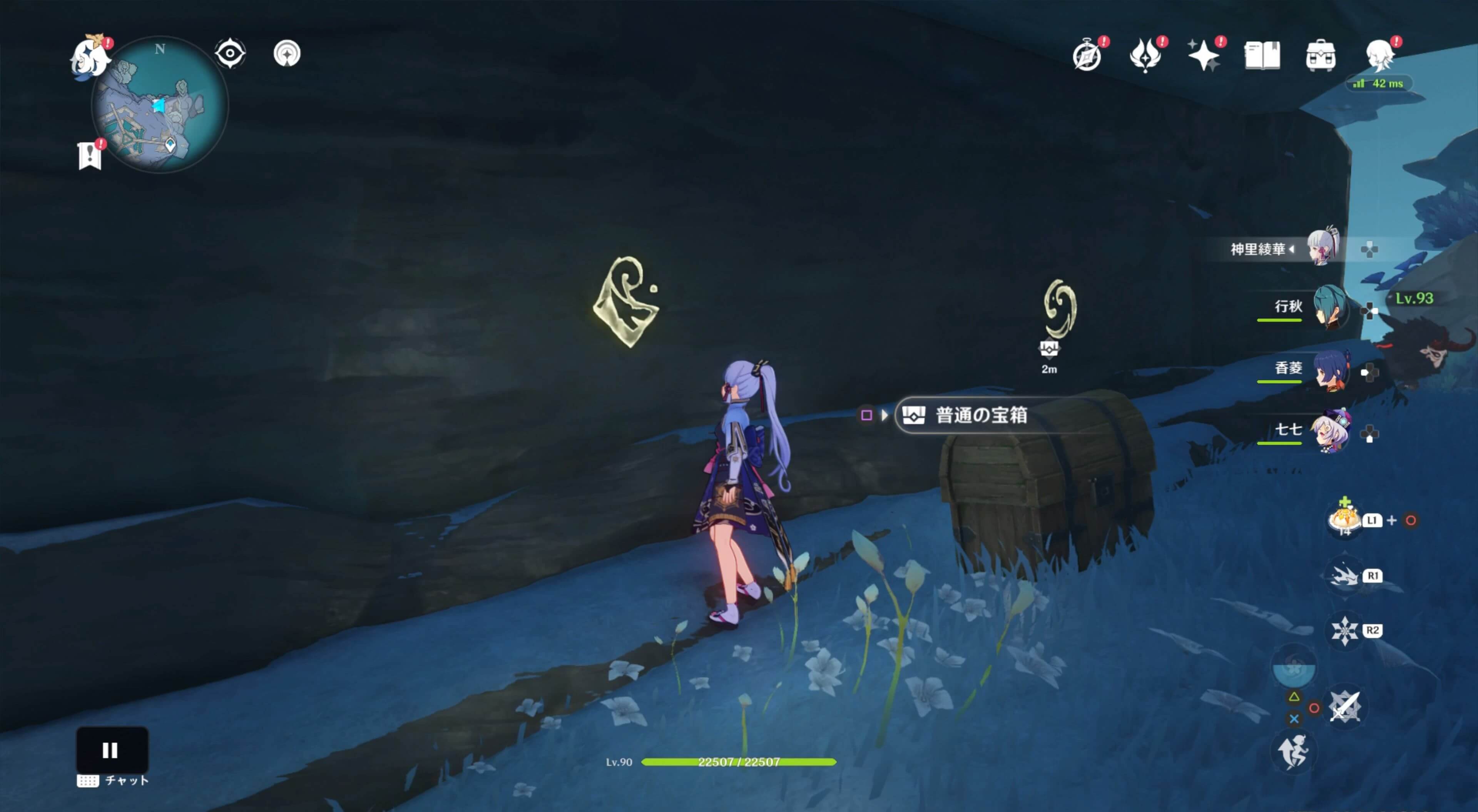Open the Battle Pass wings icon
Image resolution: width=1478 pixels, height=812 pixels.
click(x=1145, y=55)
